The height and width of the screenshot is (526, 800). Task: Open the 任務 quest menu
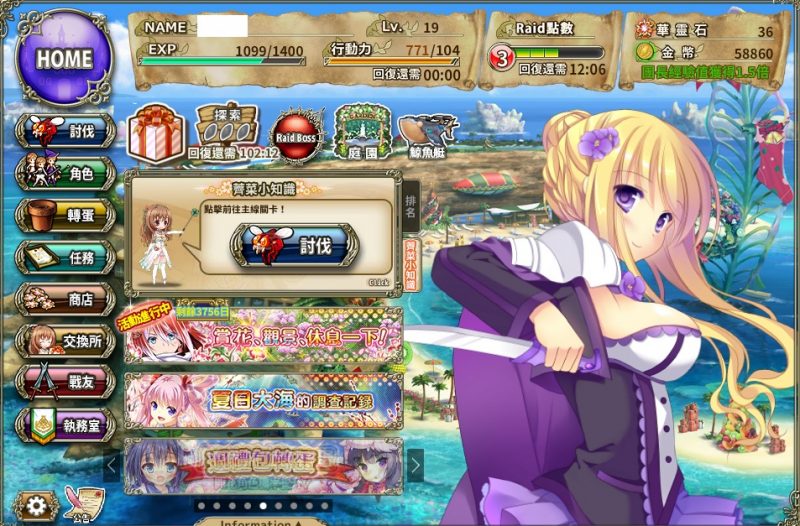point(64,257)
